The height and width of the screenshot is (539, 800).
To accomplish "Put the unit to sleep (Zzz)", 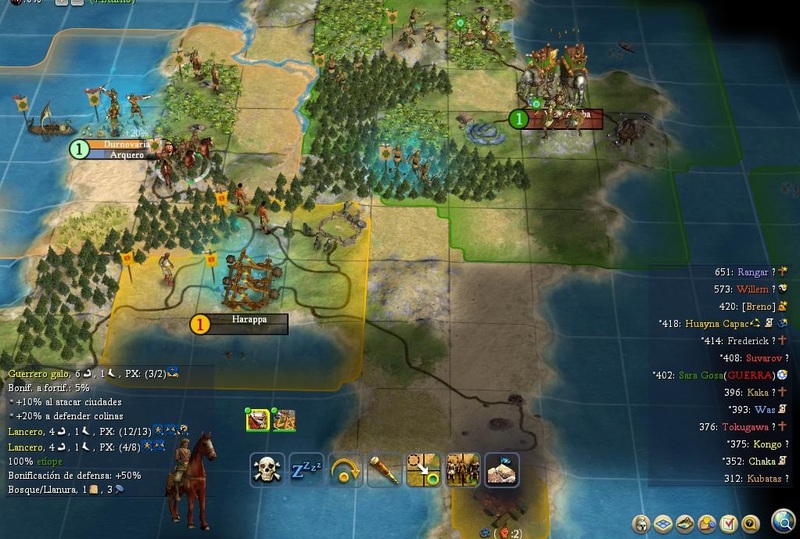I will tap(305, 469).
